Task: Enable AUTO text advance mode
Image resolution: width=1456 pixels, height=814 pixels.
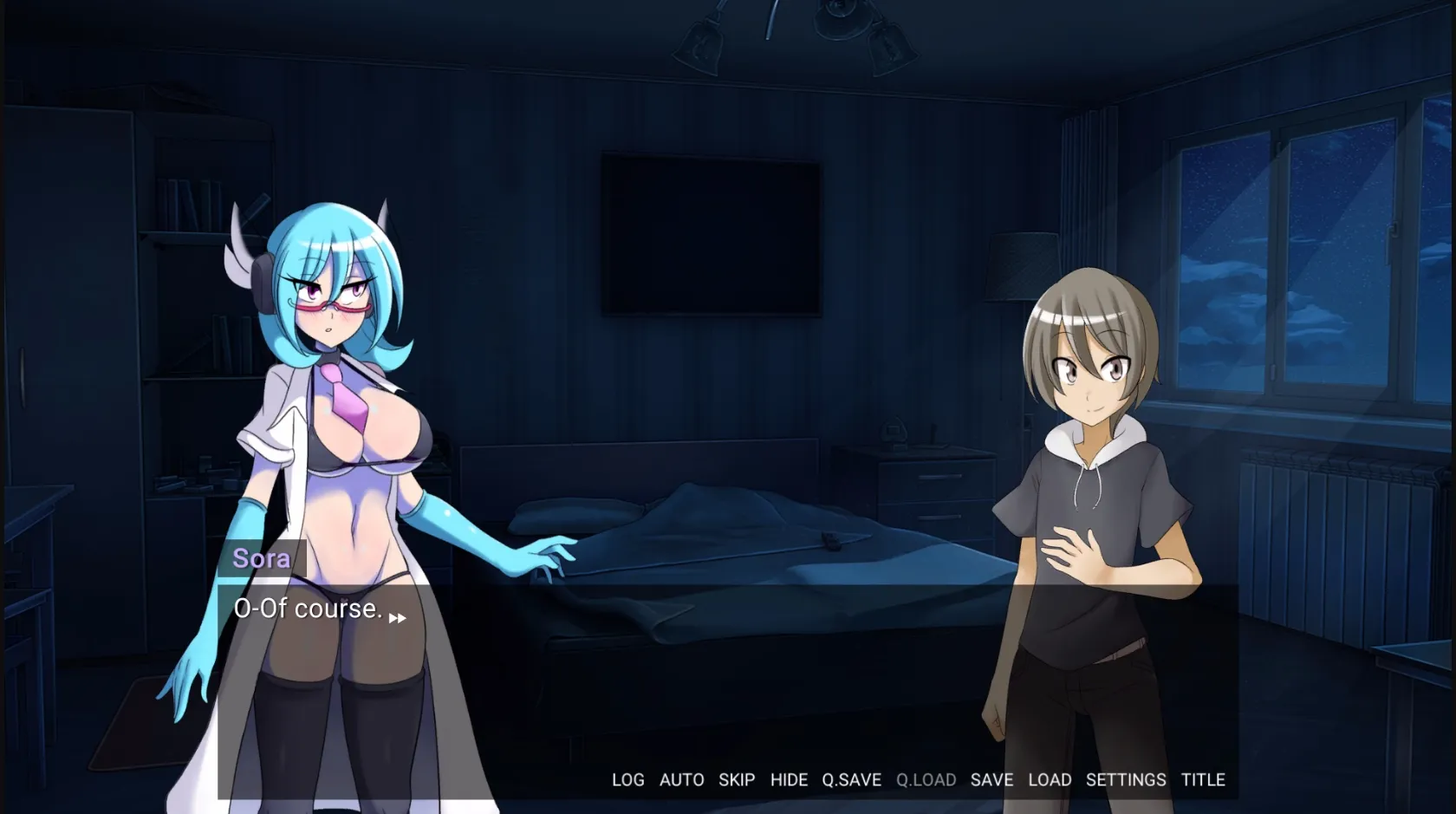Action: tap(682, 779)
